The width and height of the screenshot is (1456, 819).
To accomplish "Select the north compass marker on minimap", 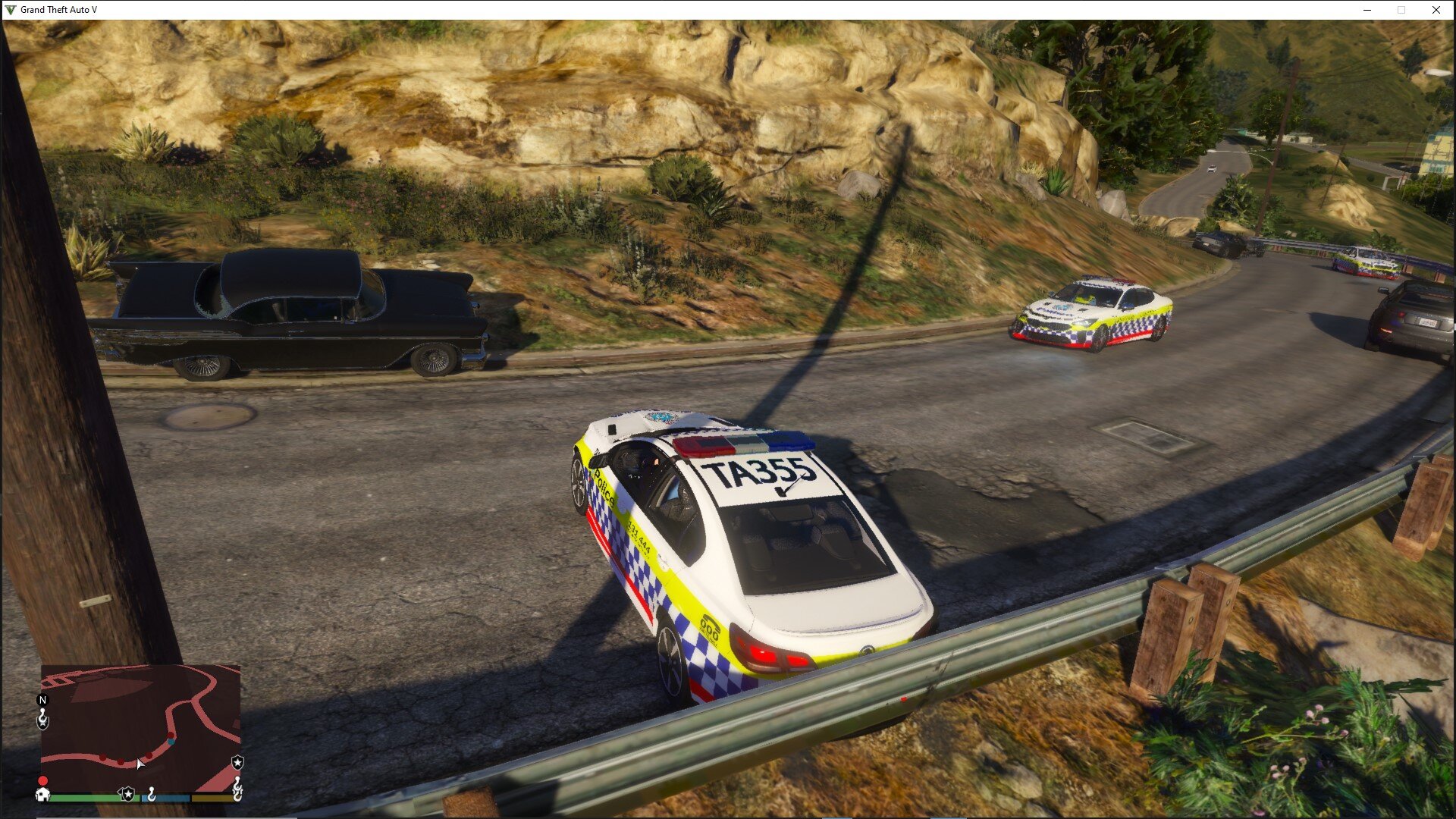I will click(42, 700).
